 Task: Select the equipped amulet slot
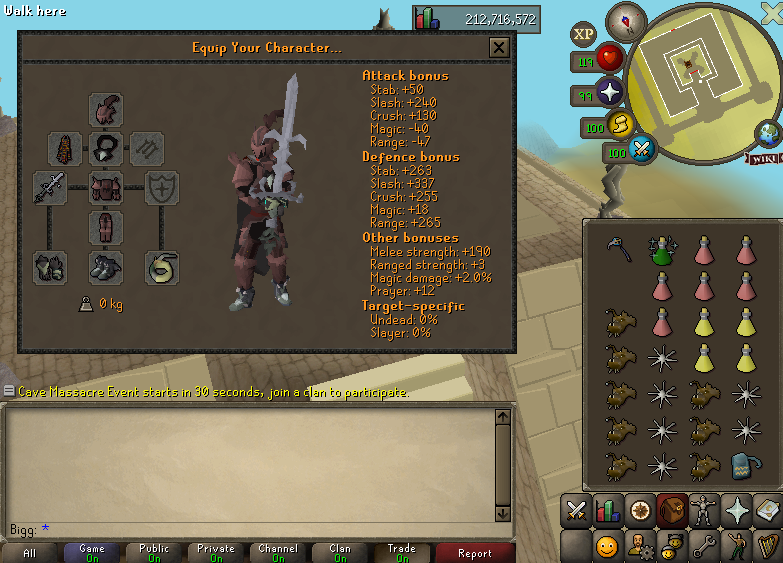[x=105, y=150]
